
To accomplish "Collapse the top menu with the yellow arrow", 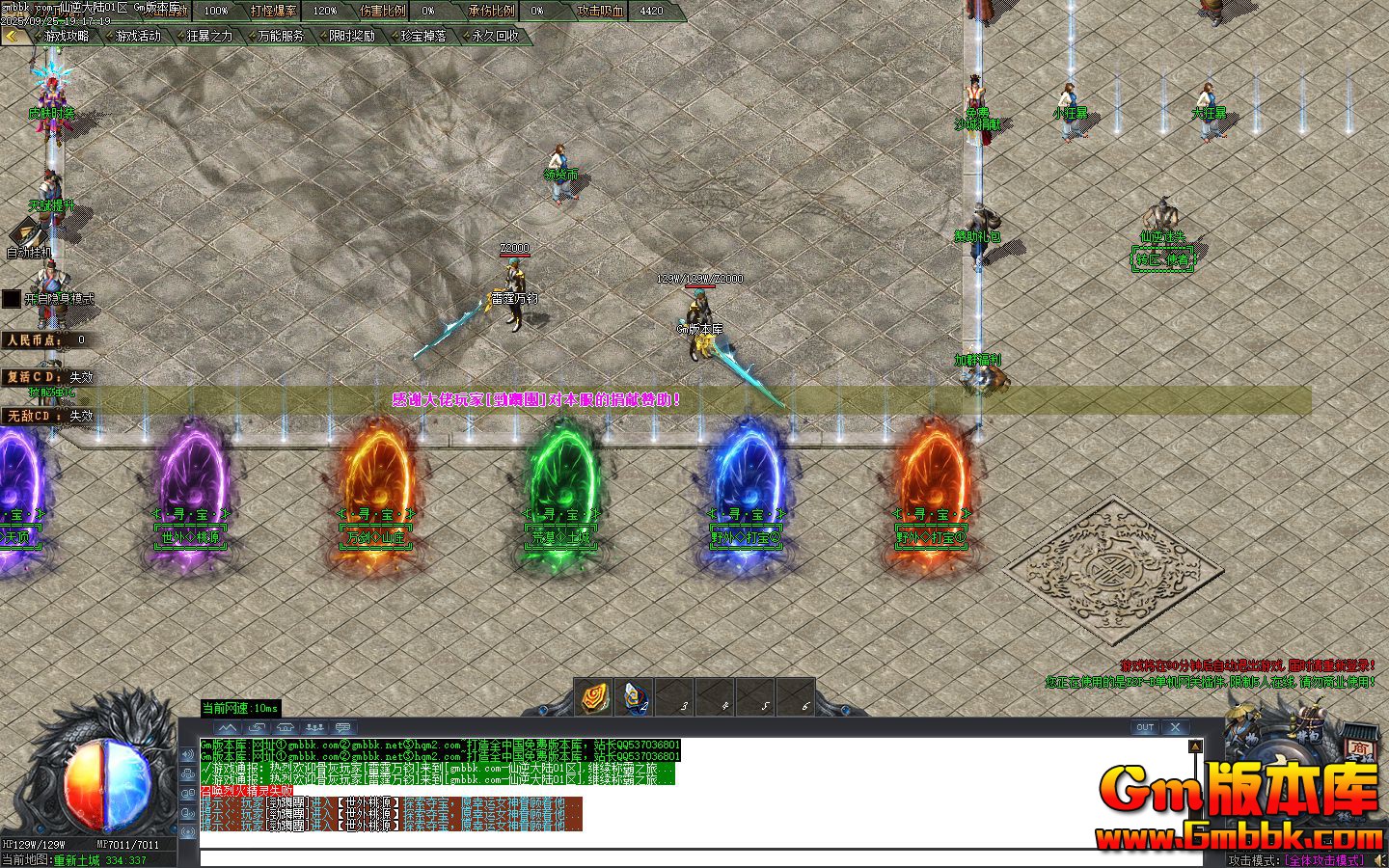I will (x=12, y=36).
